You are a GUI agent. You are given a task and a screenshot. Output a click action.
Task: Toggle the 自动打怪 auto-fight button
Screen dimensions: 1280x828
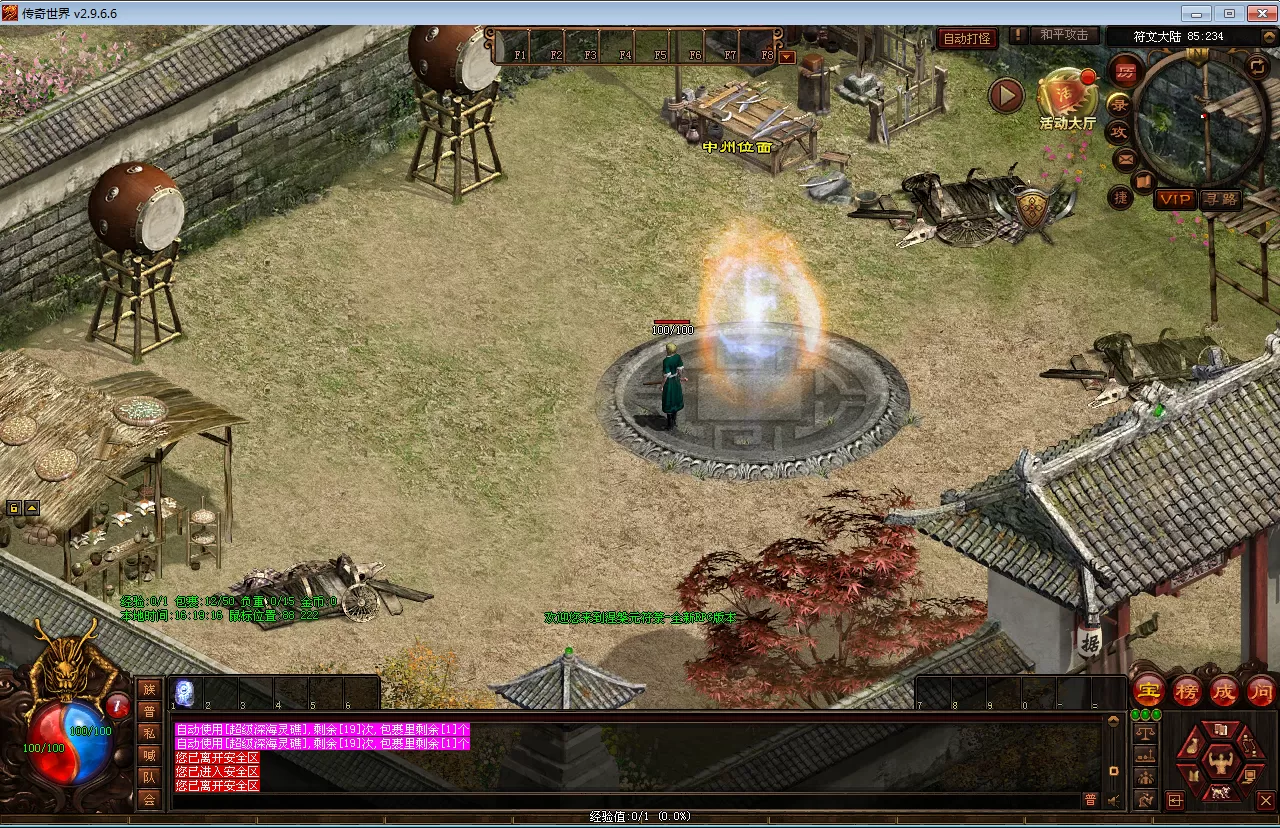968,39
